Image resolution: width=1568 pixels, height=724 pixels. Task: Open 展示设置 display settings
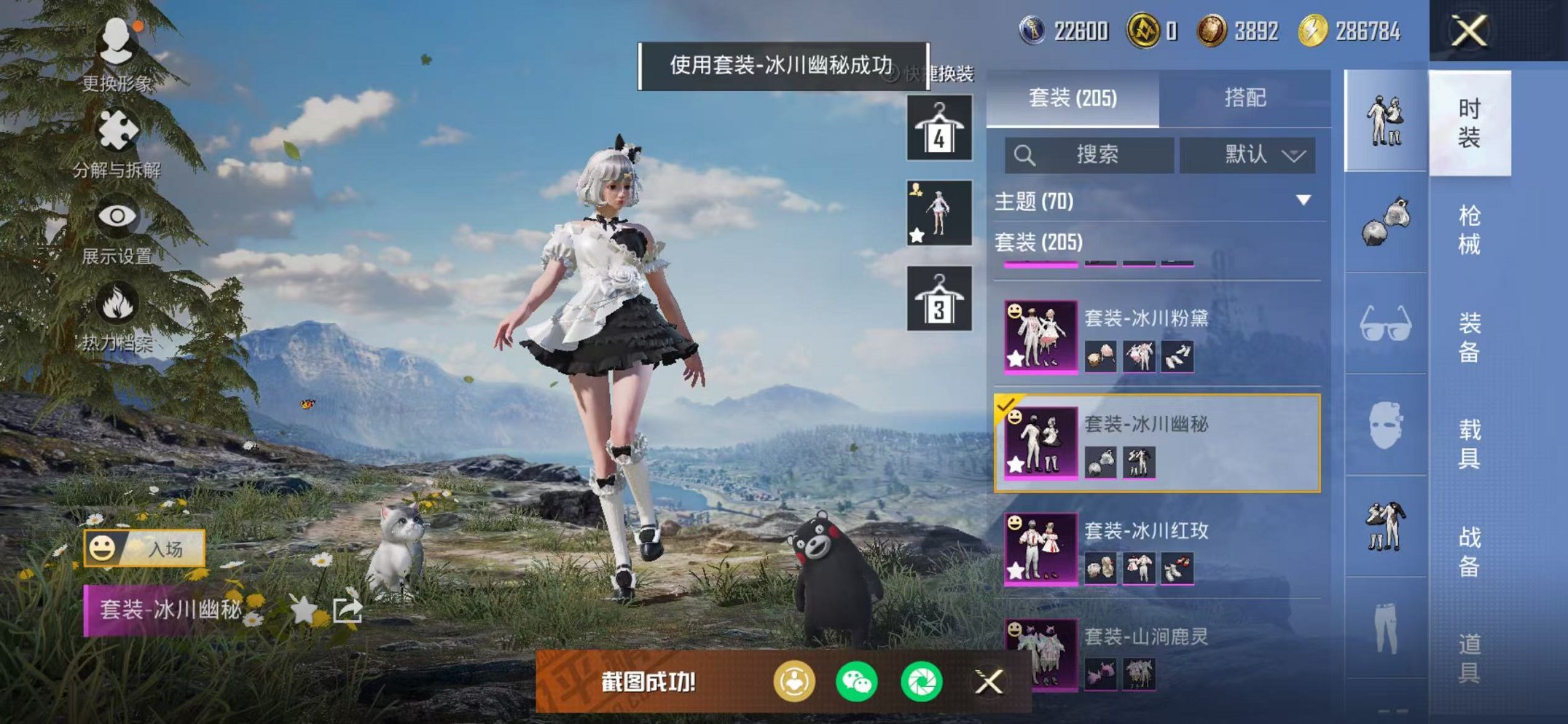click(x=117, y=215)
